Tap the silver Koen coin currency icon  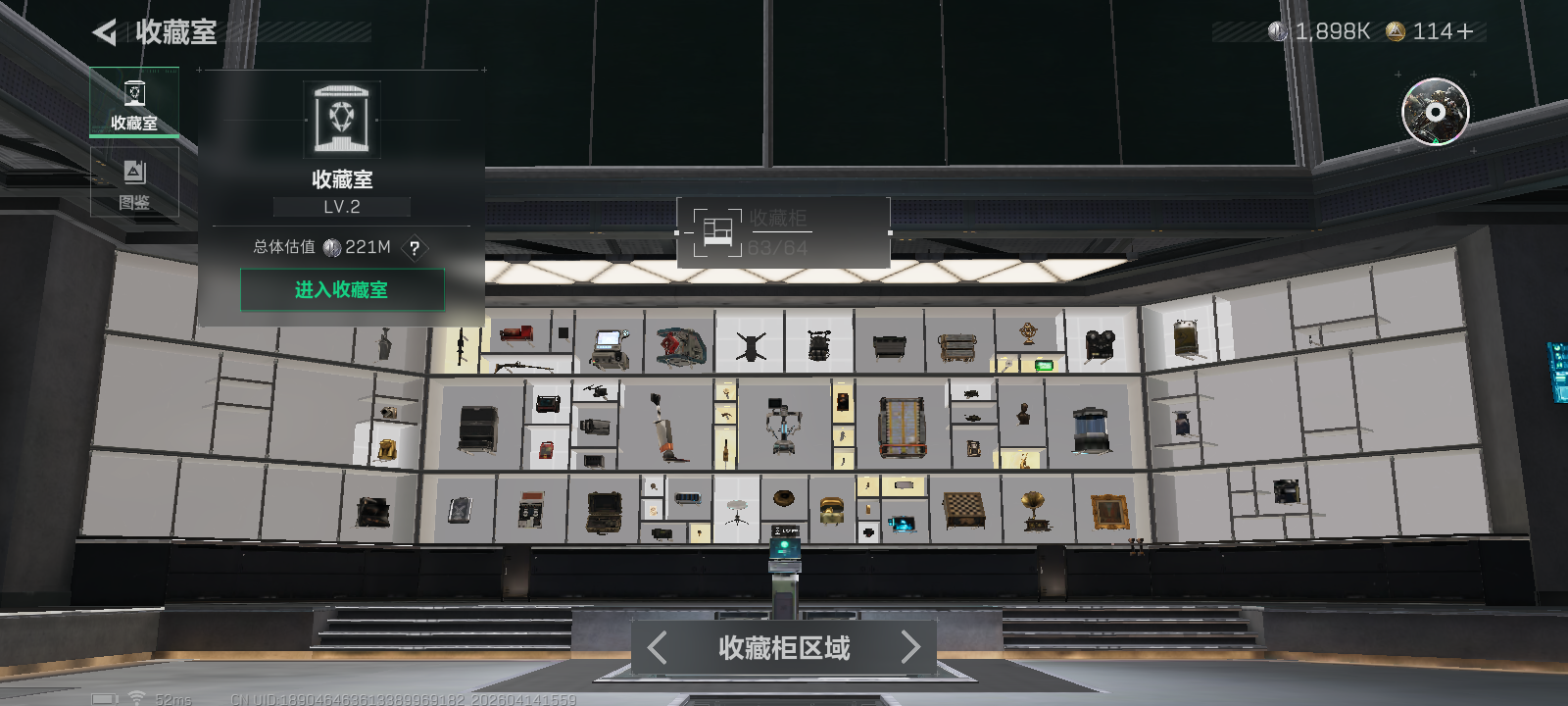1278,30
